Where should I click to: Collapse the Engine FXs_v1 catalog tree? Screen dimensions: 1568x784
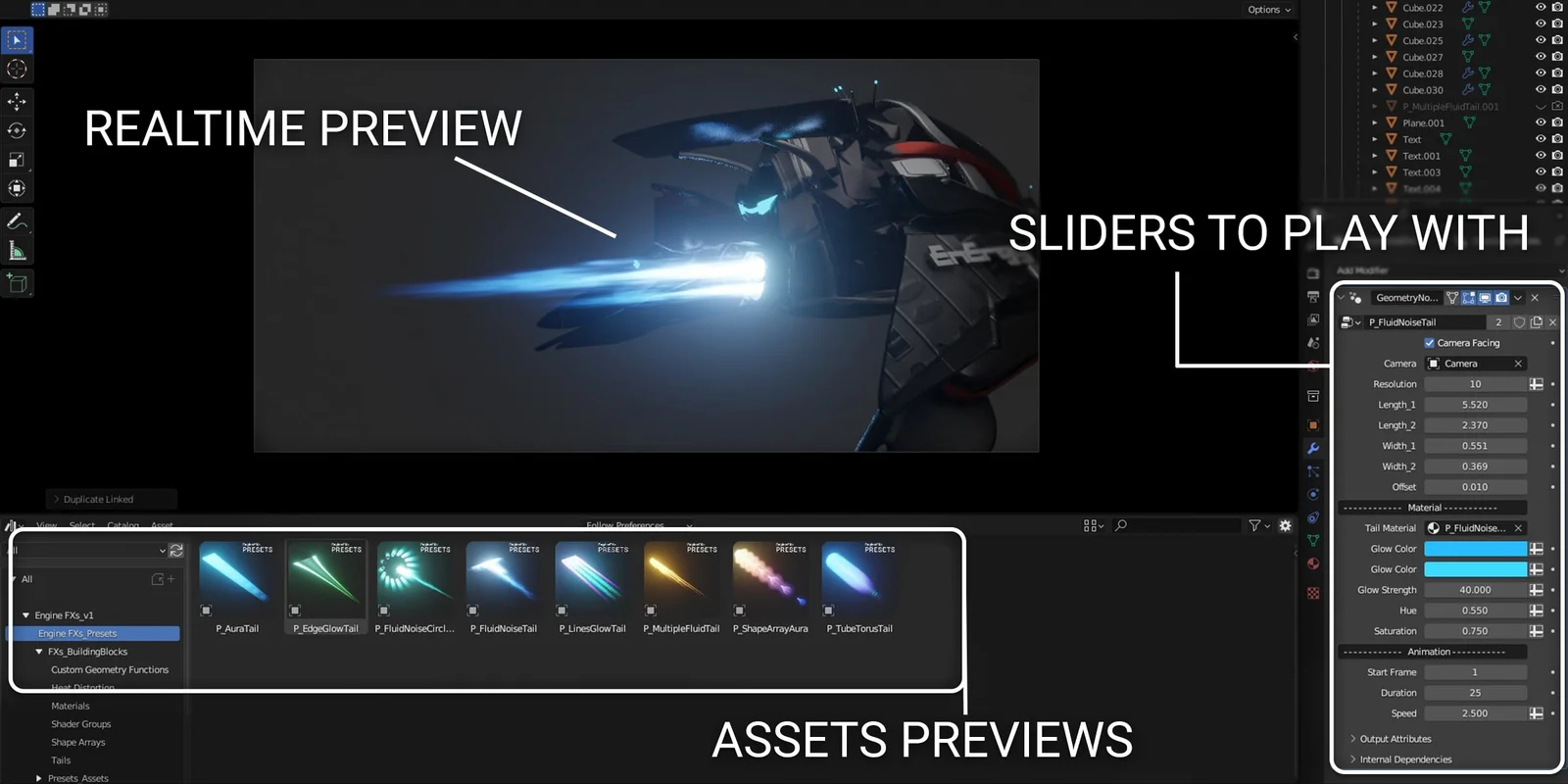26,615
